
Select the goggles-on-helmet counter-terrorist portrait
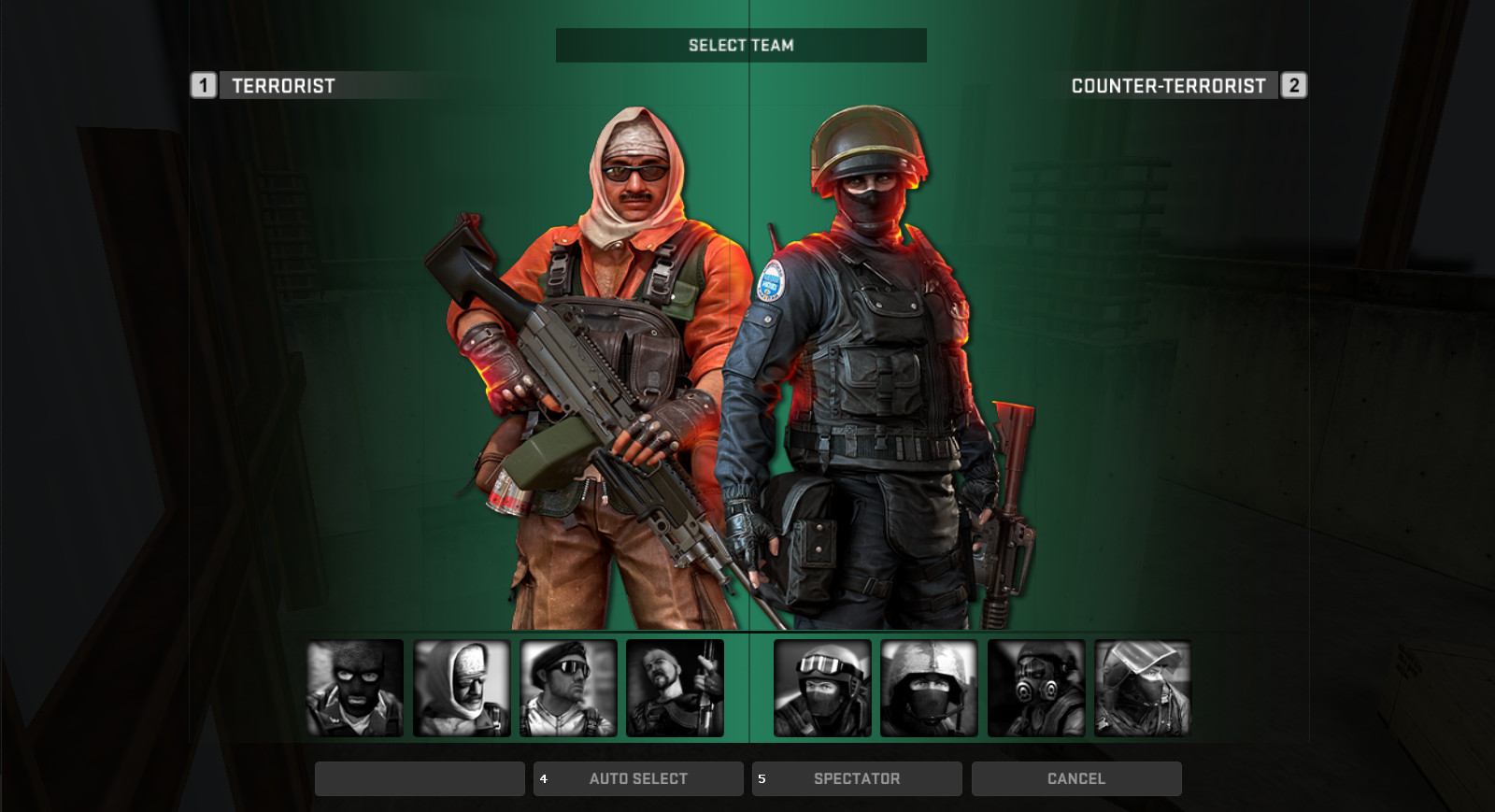(x=822, y=688)
